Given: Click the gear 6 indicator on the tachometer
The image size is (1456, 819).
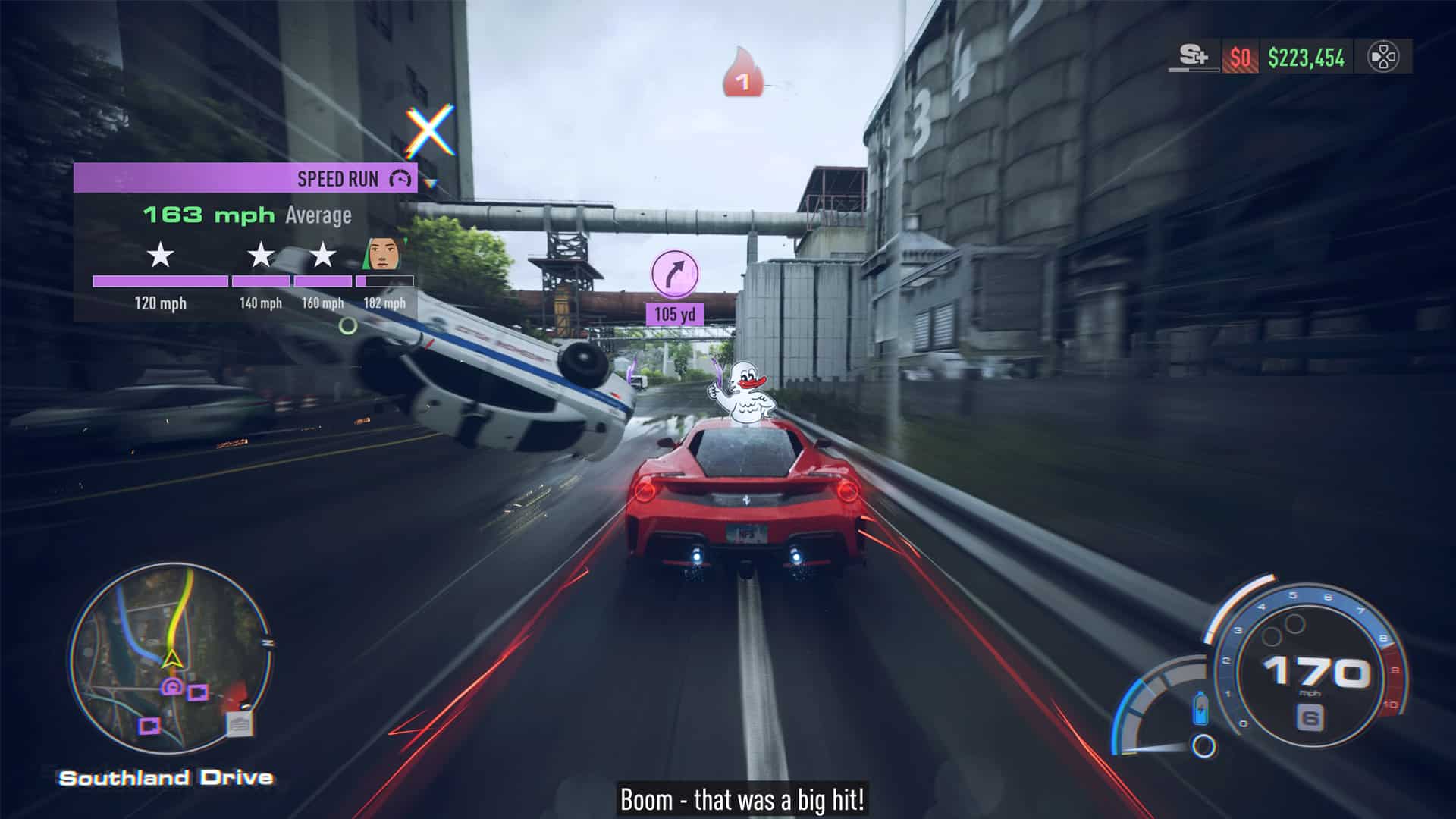Looking at the screenshot, I should point(1312,714).
